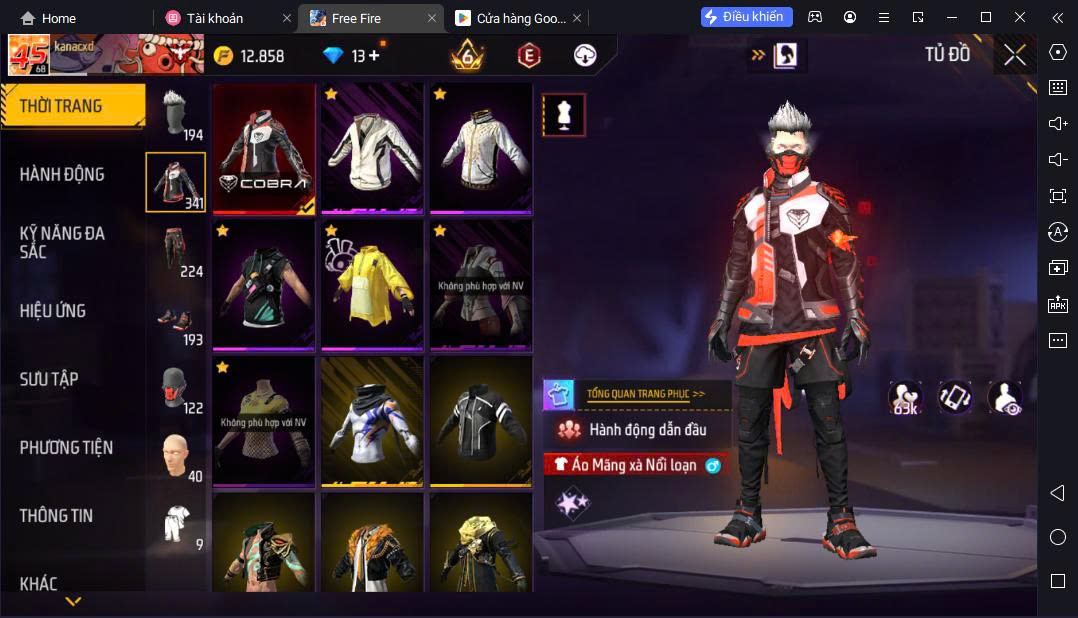Select the pants subcategory with 224 items
This screenshot has width=1078, height=618.
[x=176, y=250]
